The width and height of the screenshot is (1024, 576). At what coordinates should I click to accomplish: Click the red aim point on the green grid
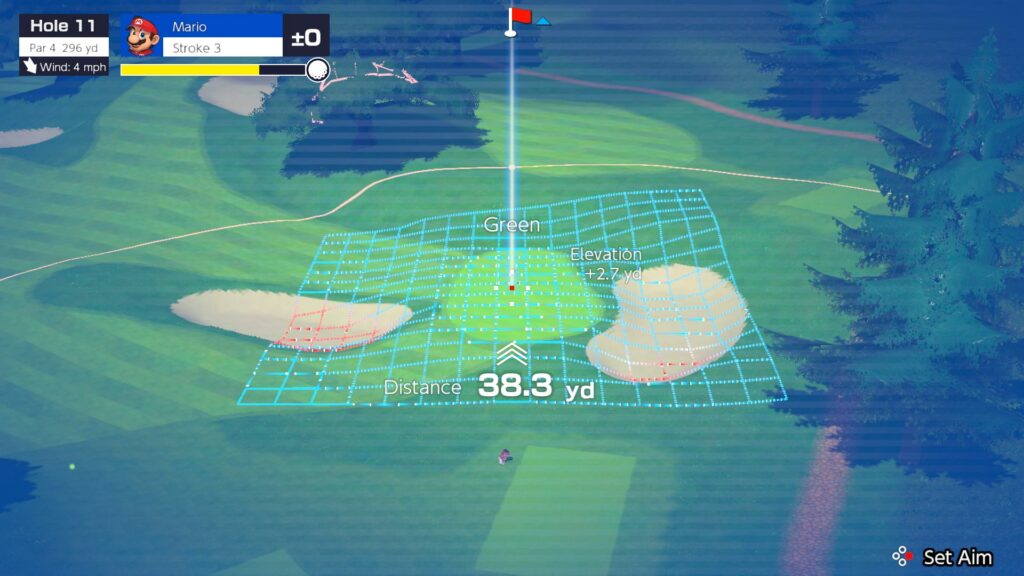tap(512, 288)
